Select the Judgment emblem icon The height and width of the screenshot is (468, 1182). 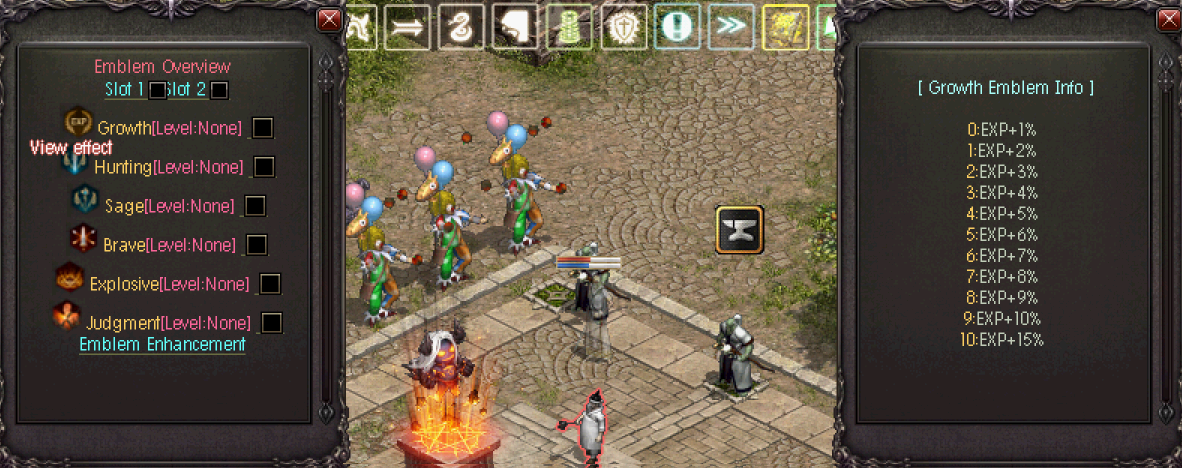[x=67, y=318]
